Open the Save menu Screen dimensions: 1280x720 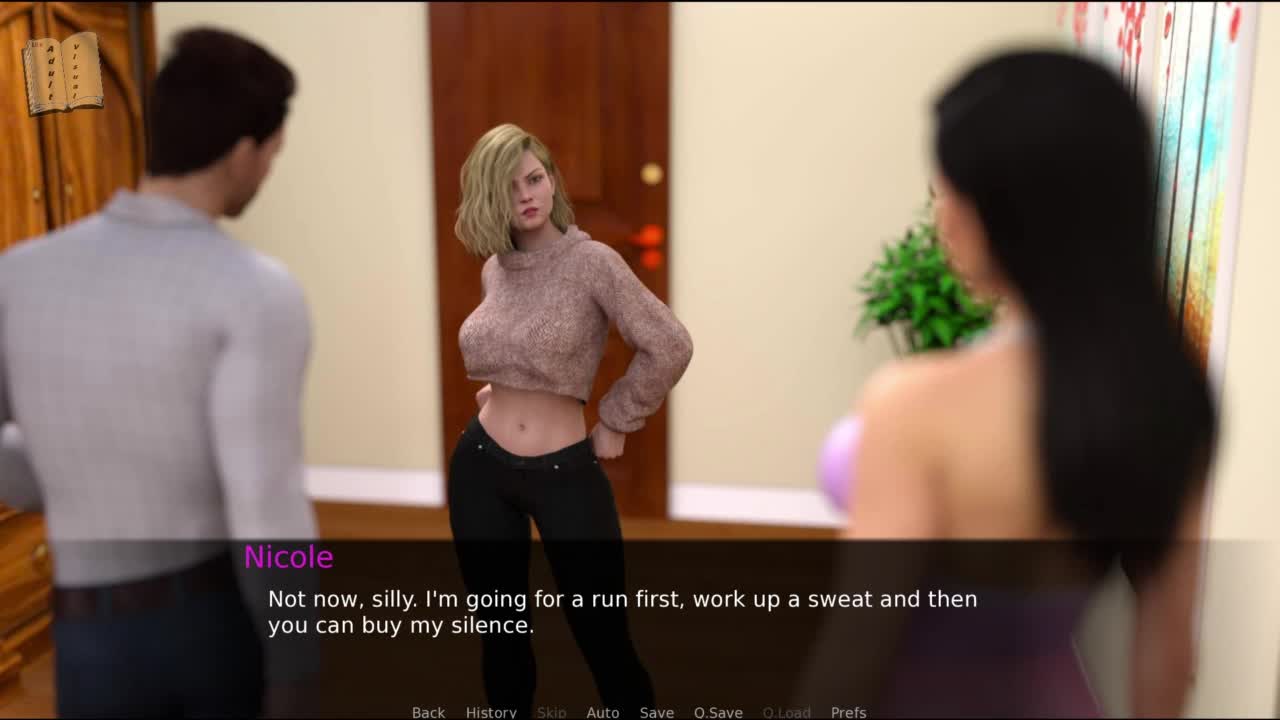click(x=656, y=712)
